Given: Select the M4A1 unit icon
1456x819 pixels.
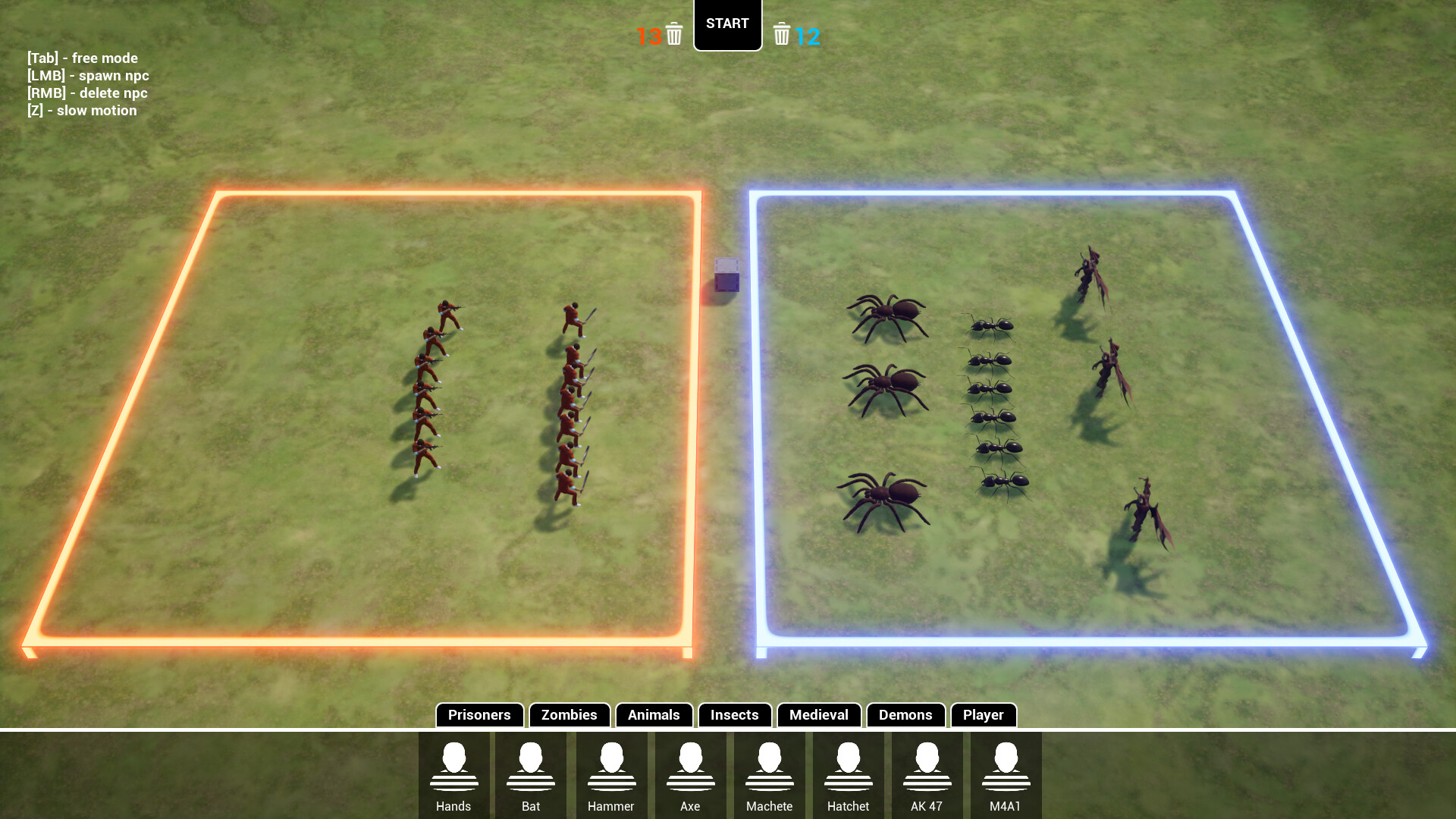Looking at the screenshot, I should point(1006,773).
